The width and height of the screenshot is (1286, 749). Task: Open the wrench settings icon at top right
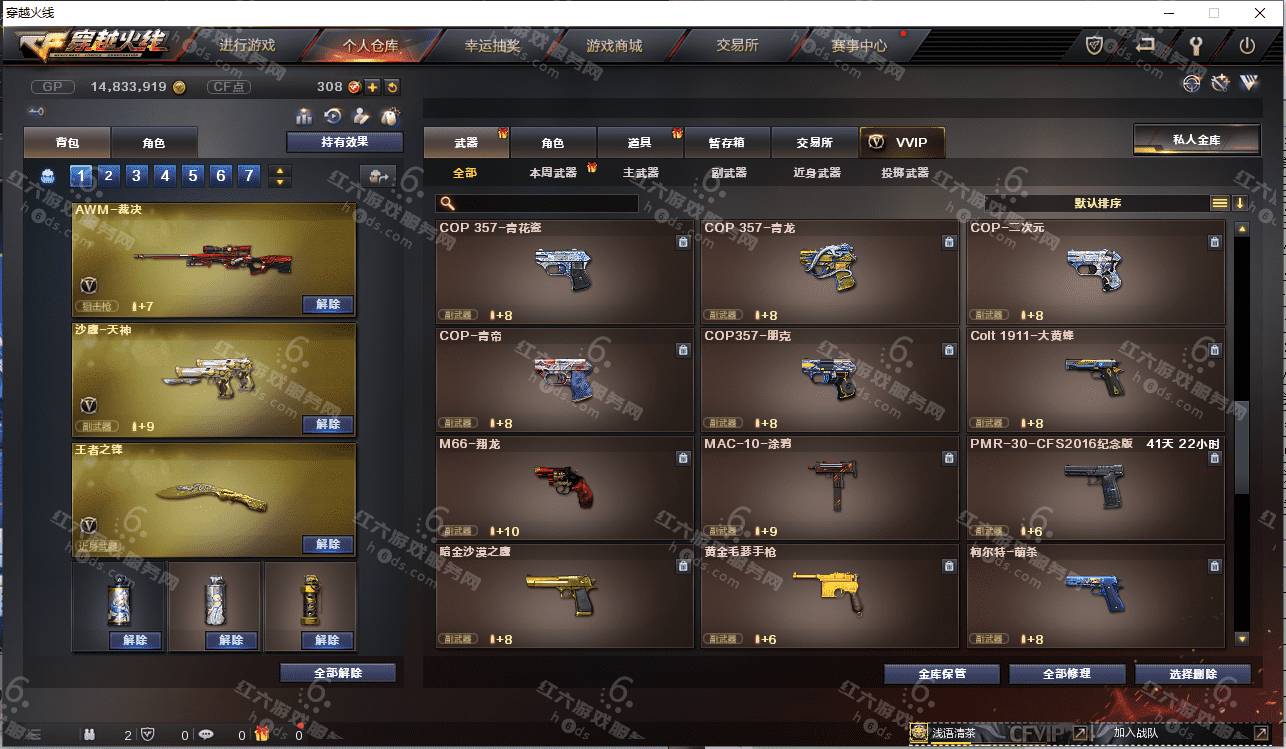pyautogui.click(x=1219, y=84)
